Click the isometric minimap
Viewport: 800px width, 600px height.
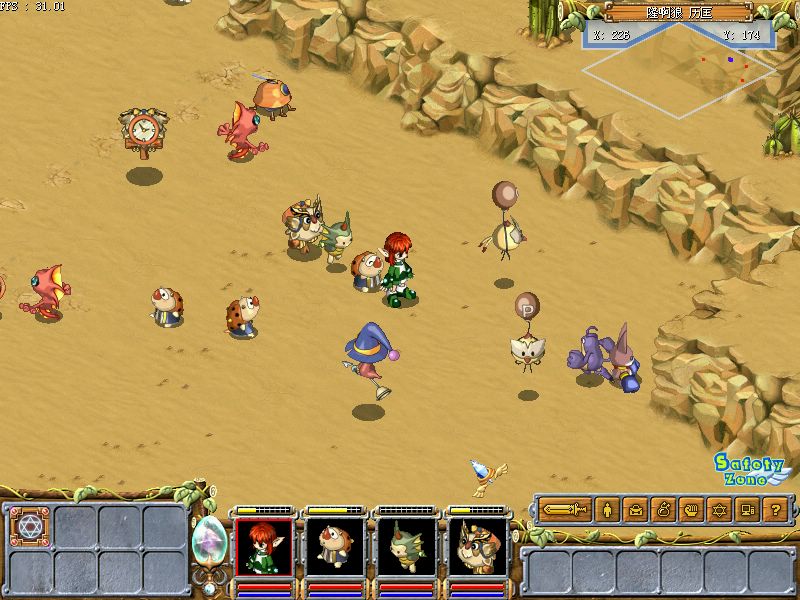click(x=681, y=62)
